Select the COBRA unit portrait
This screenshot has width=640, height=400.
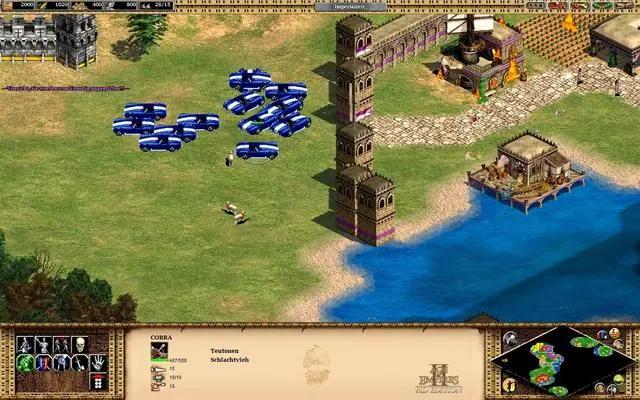tap(160, 350)
